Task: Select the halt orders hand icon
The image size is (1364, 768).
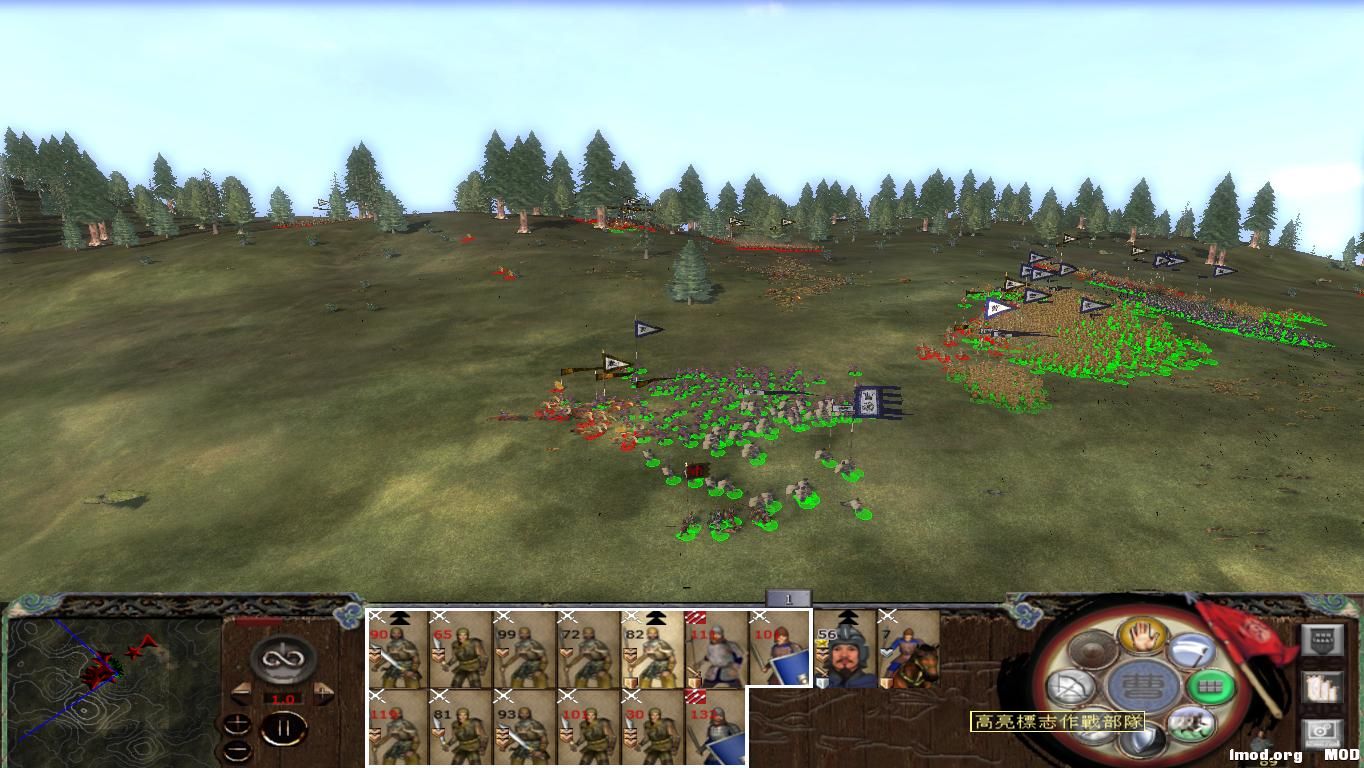Action: click(1142, 637)
